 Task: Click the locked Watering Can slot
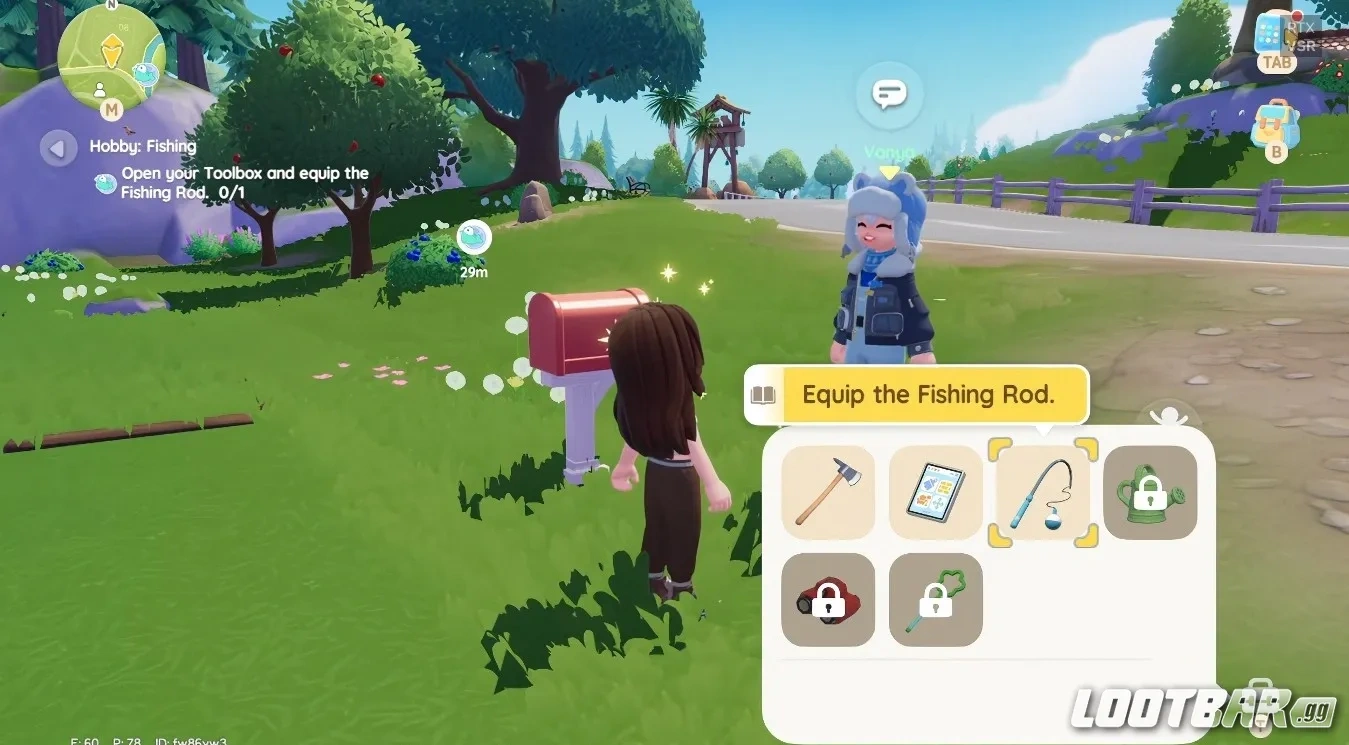[1149, 492]
